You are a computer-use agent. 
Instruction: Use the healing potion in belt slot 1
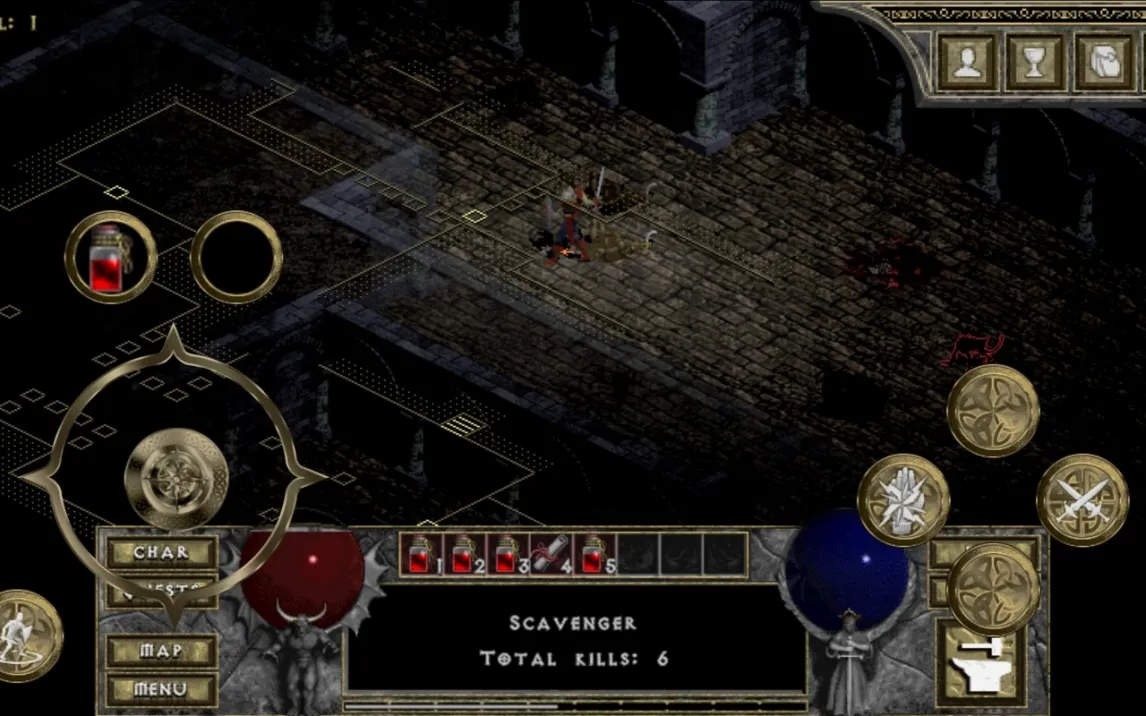pos(420,554)
